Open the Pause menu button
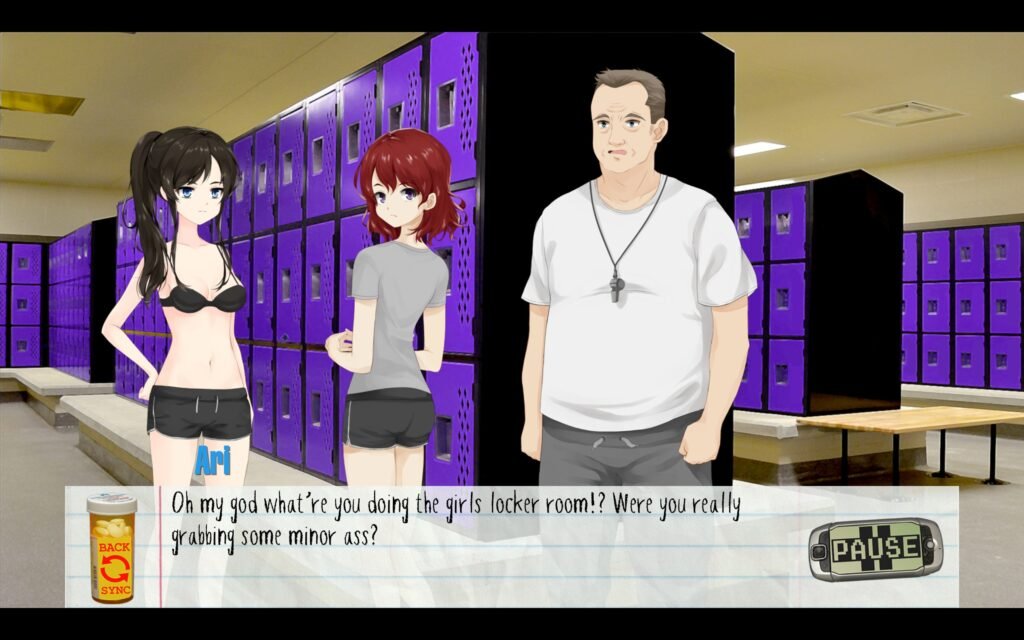 tap(875, 548)
